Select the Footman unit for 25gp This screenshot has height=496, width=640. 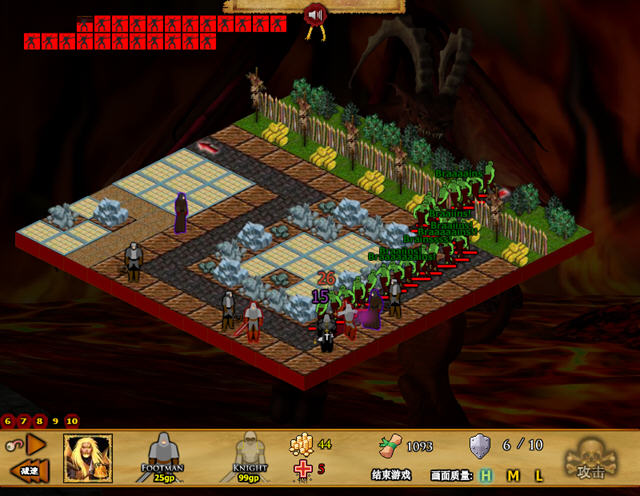coord(161,456)
